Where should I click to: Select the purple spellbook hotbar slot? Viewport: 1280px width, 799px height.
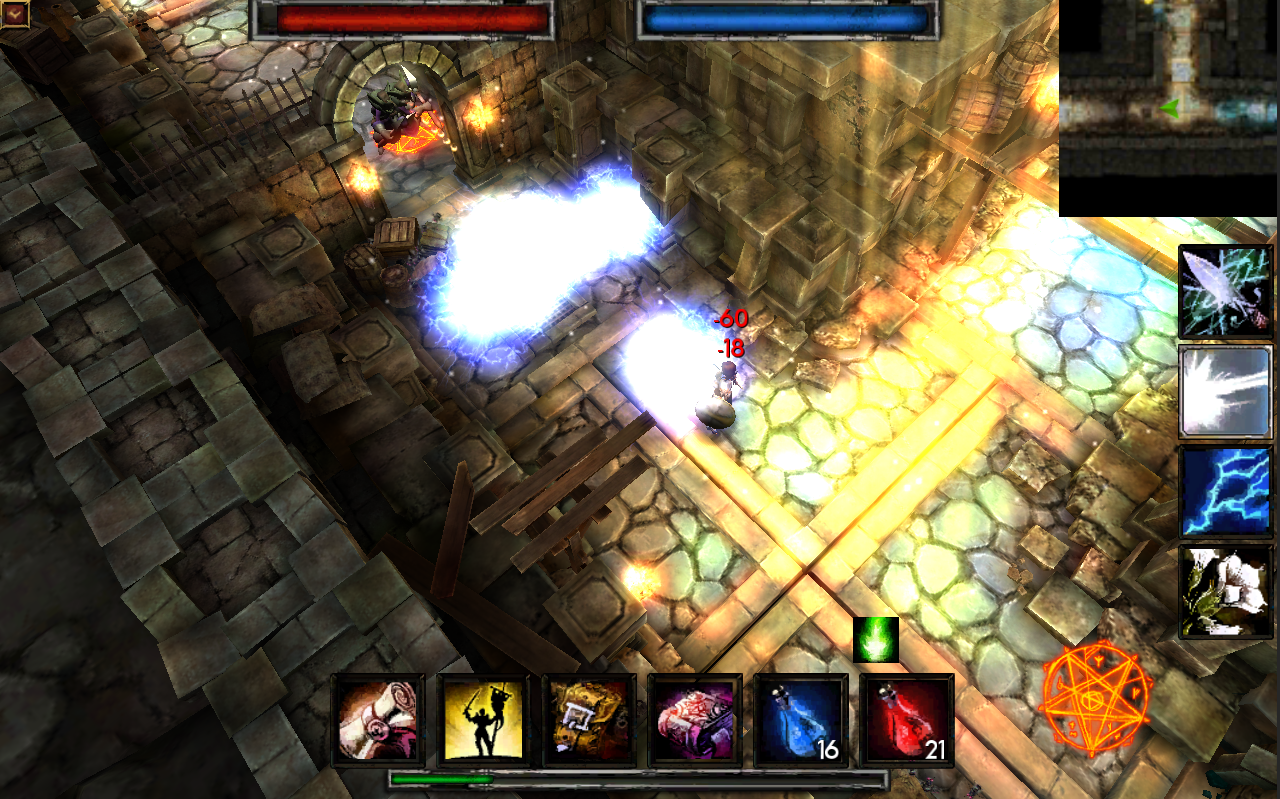(696, 720)
